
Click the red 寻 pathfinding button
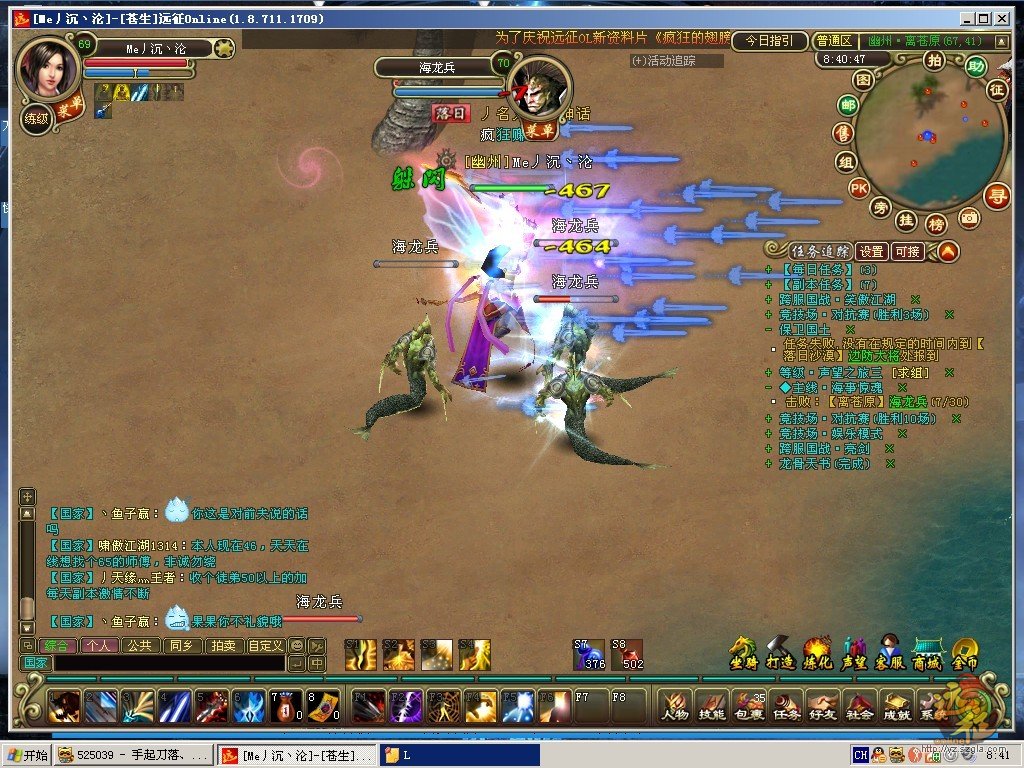click(996, 196)
